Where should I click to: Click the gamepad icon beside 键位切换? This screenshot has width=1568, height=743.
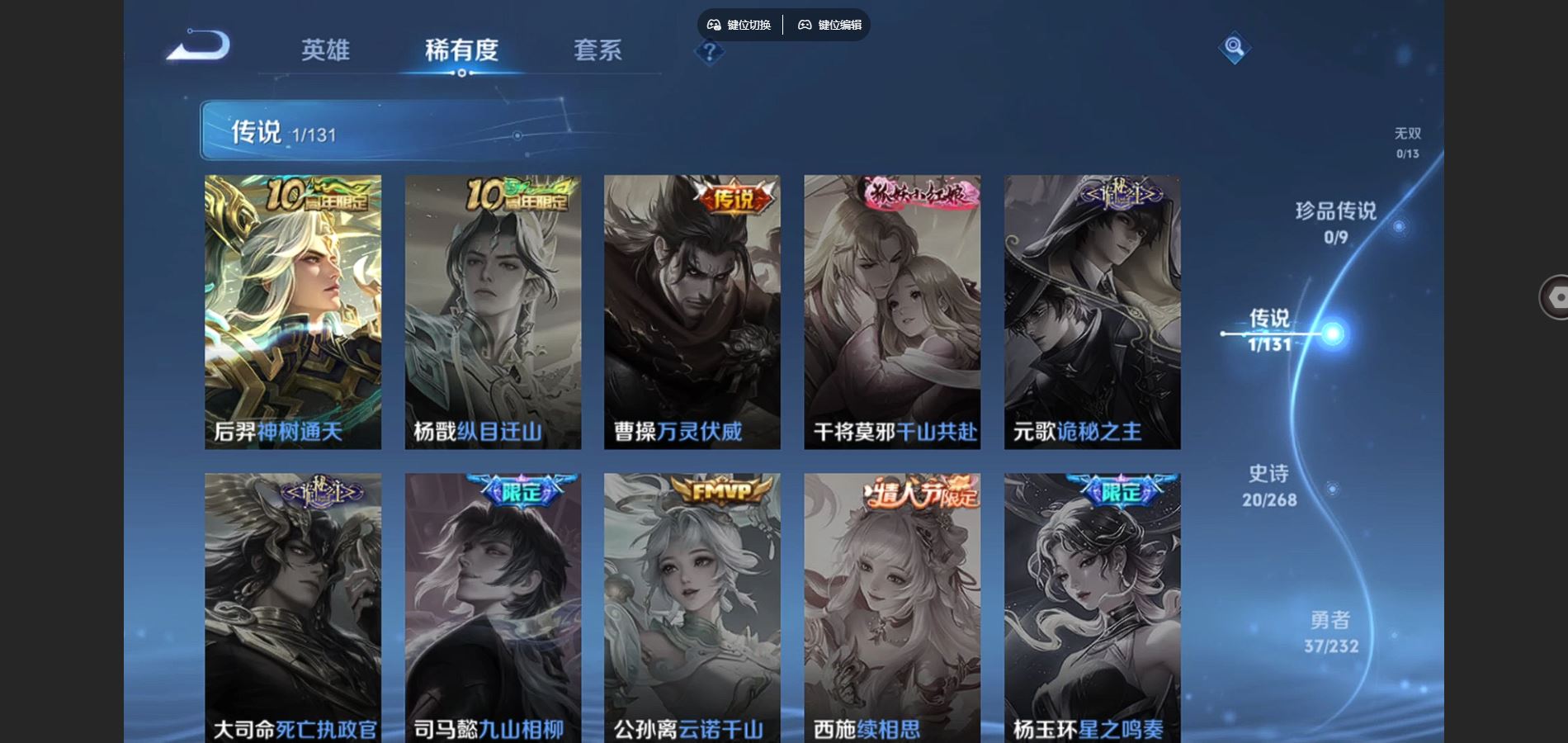click(x=715, y=25)
